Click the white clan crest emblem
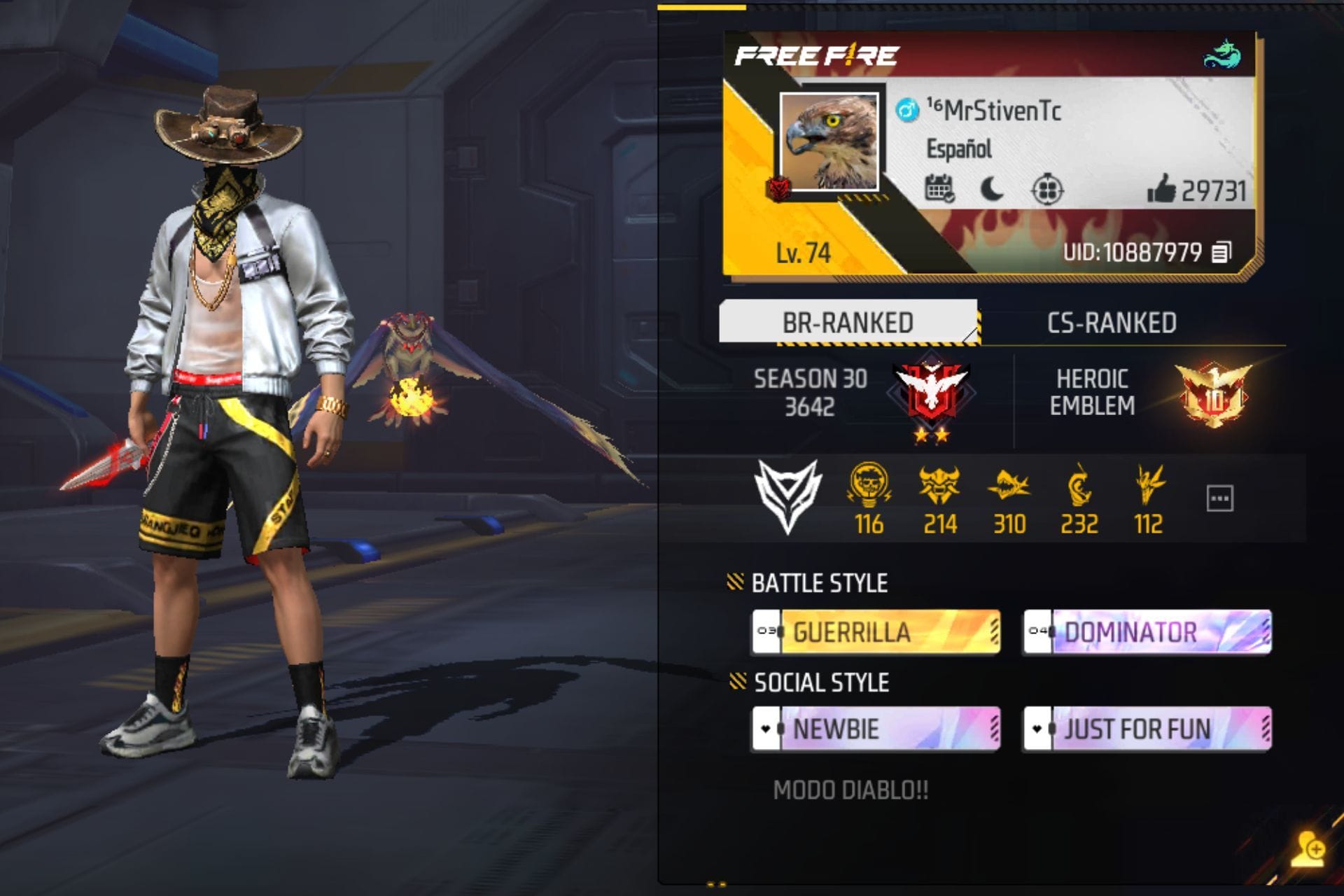The height and width of the screenshot is (896, 1344). coord(787,490)
